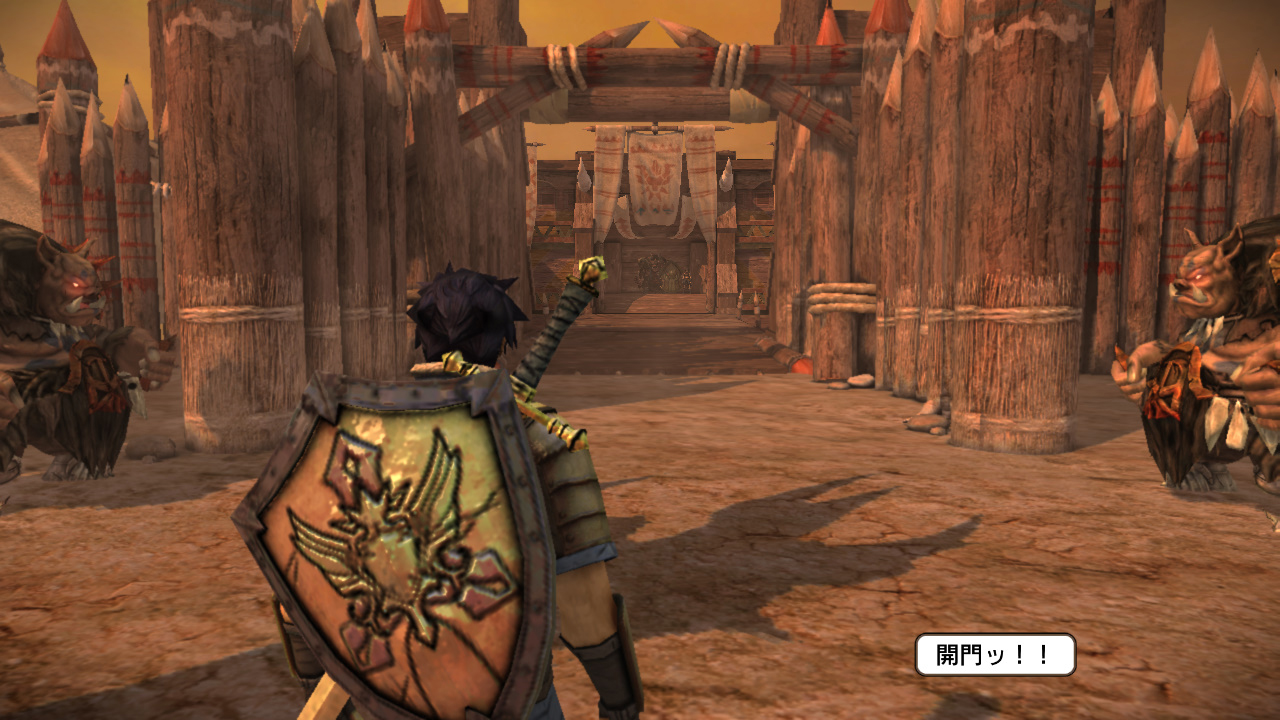
Task: Select the rope coil wrapped around the right log
Action: [x=840, y=295]
